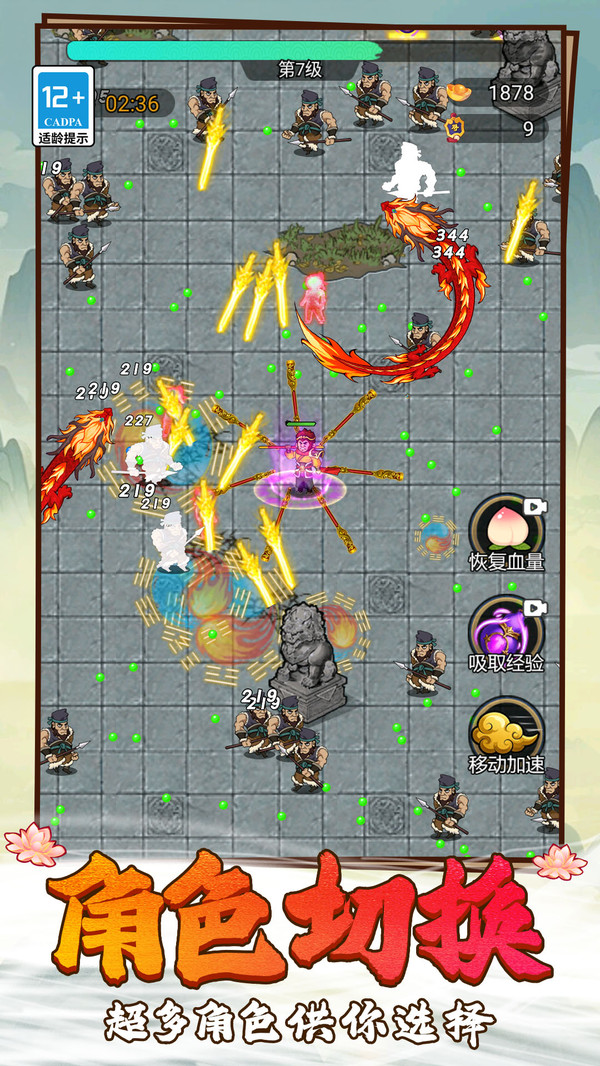The image size is (600, 1066).
Task: Activate the purple experience absorb skill
Action: tap(506, 628)
